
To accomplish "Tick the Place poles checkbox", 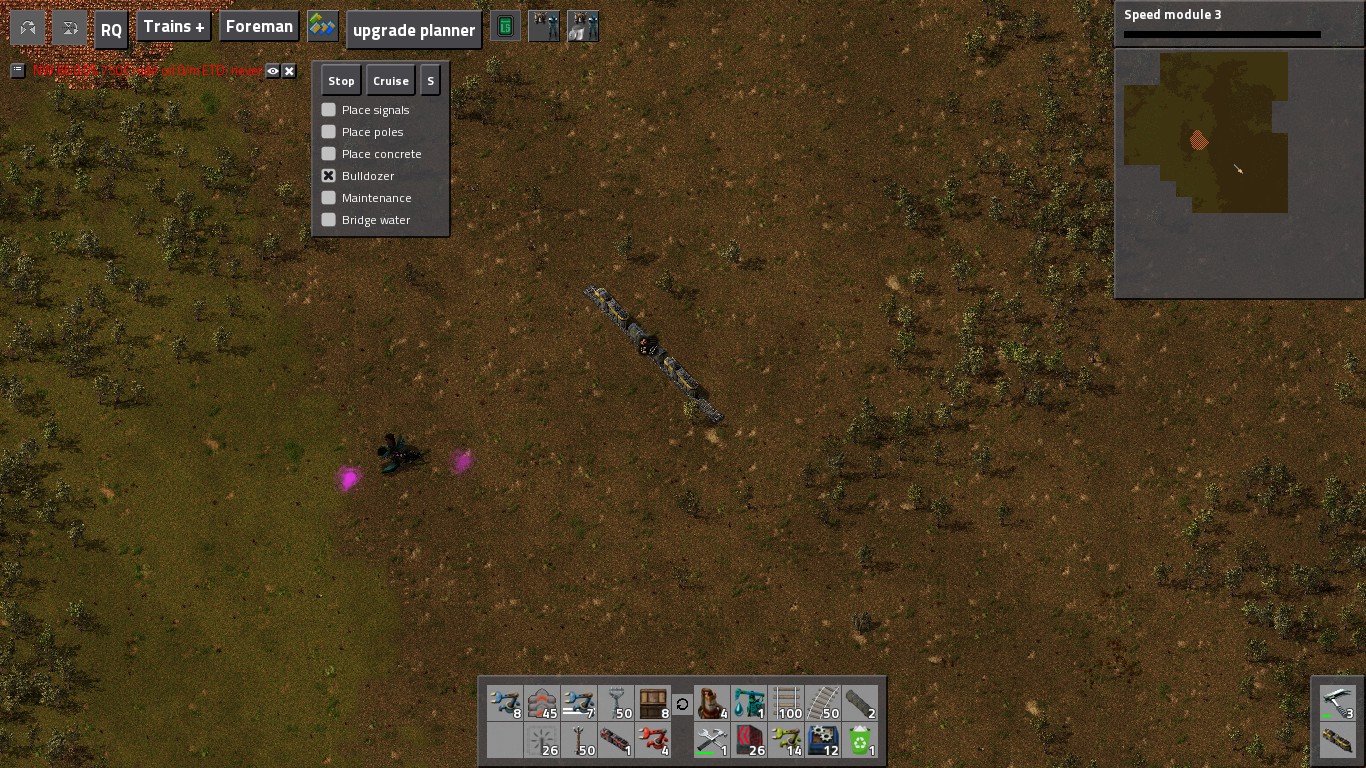I will (x=329, y=132).
